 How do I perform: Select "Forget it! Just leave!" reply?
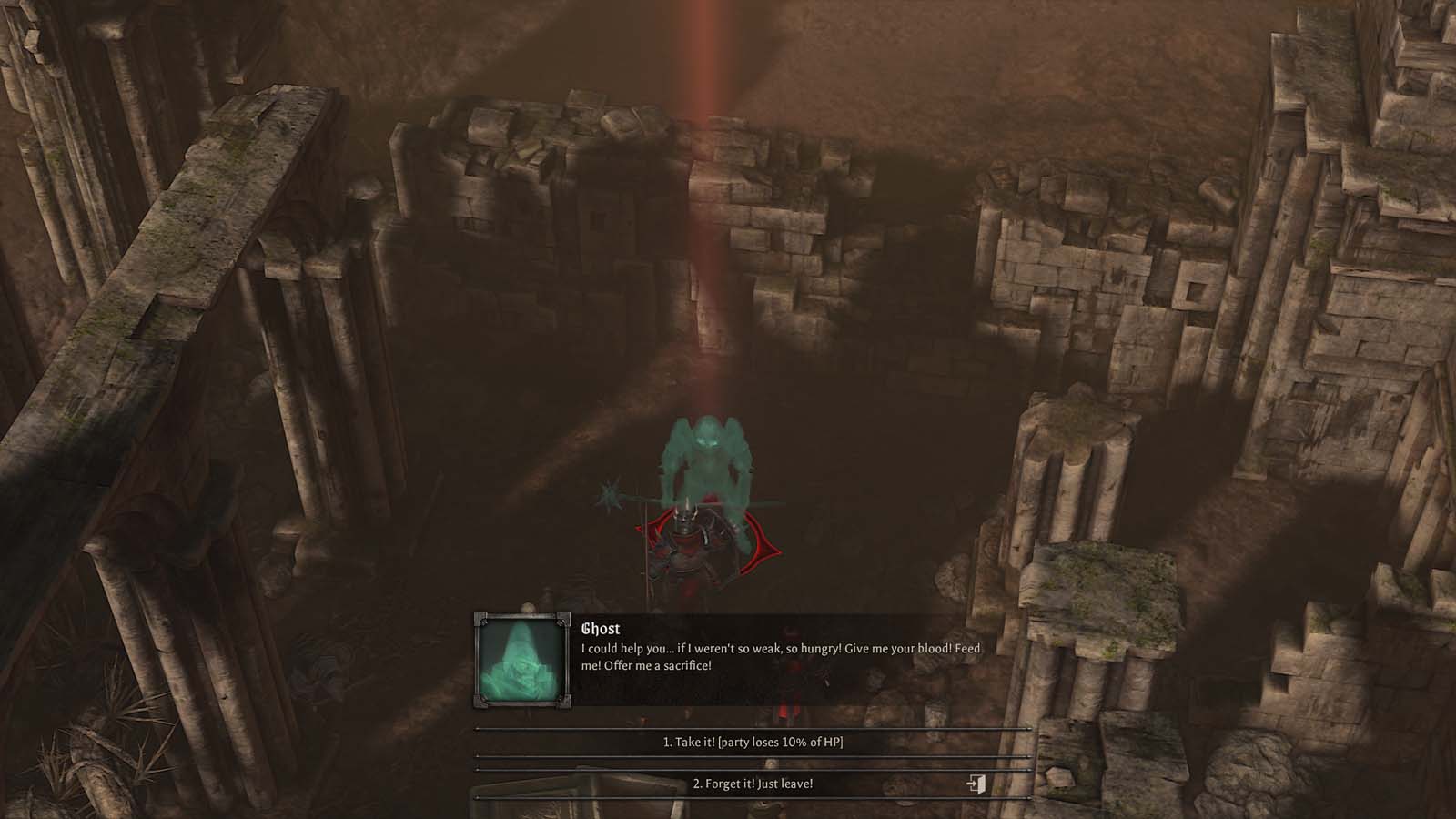pos(753,784)
